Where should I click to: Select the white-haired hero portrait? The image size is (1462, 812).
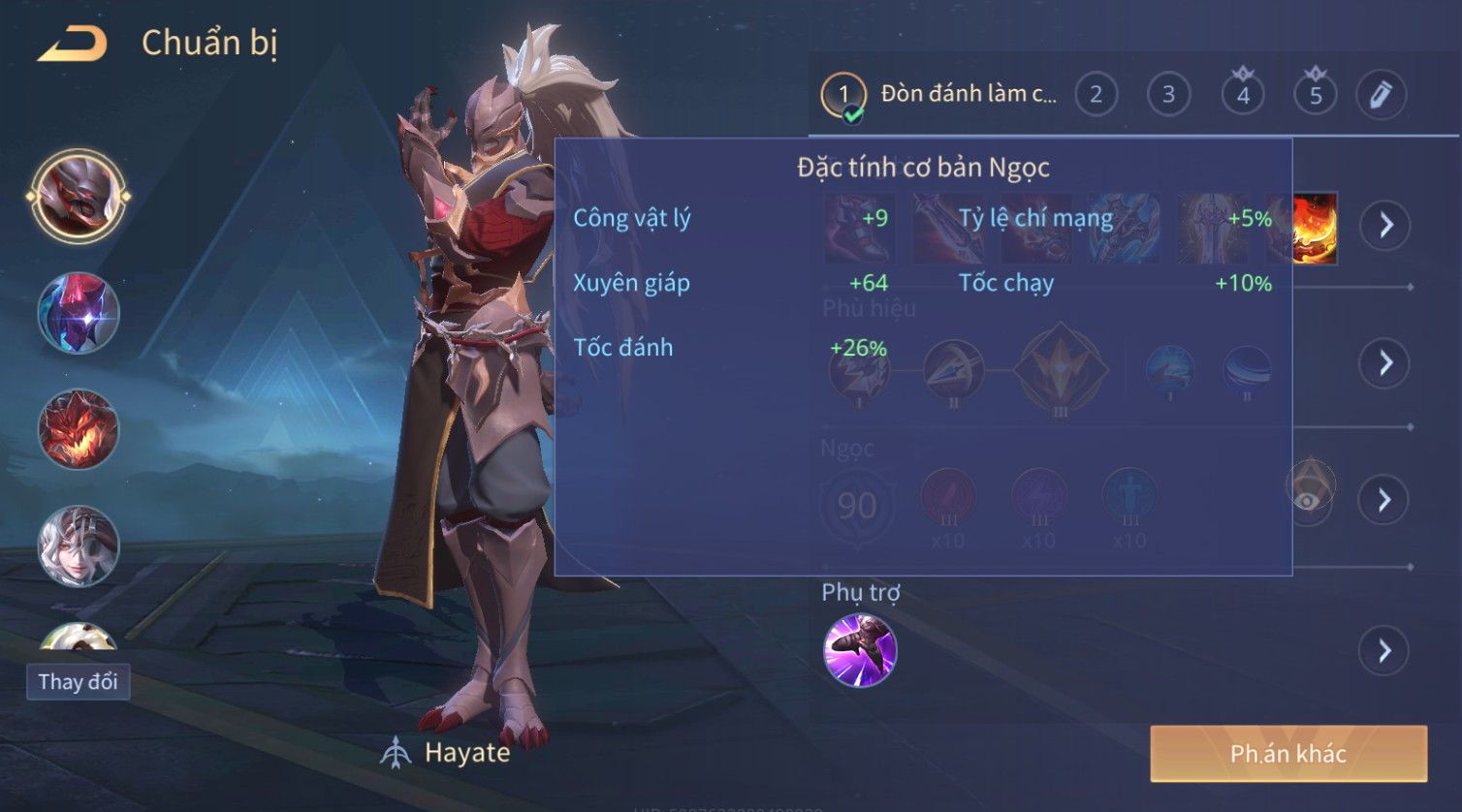(79, 546)
